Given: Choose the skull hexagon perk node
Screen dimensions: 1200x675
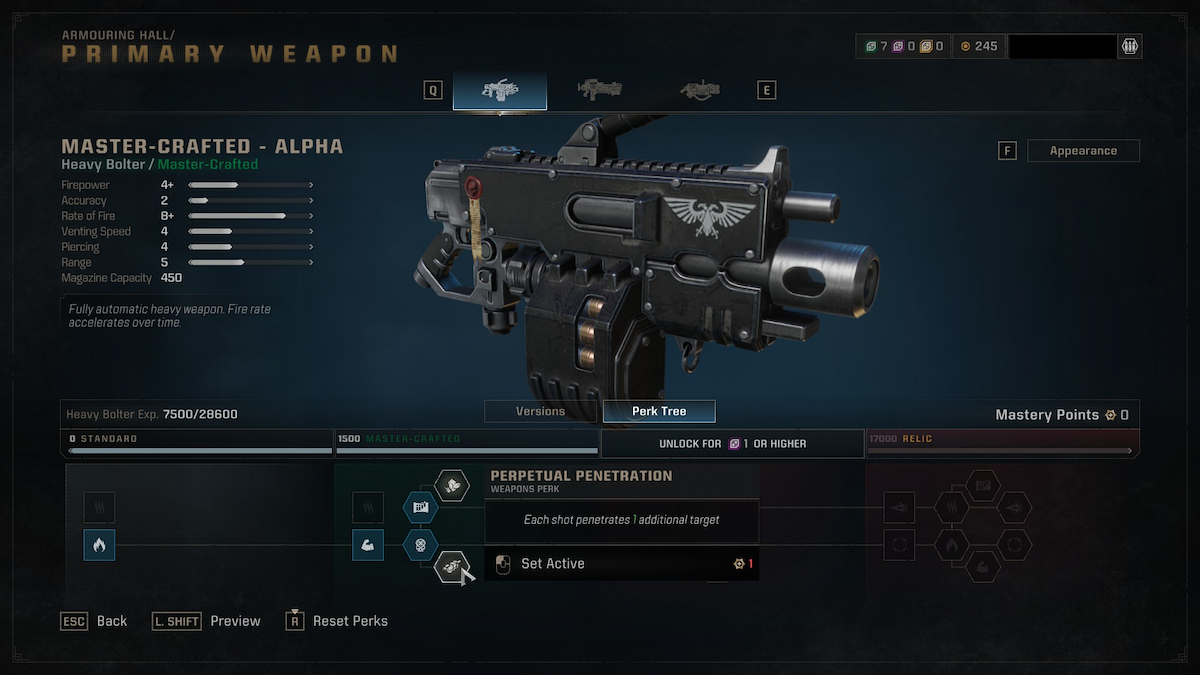Looking at the screenshot, I should coord(420,545).
